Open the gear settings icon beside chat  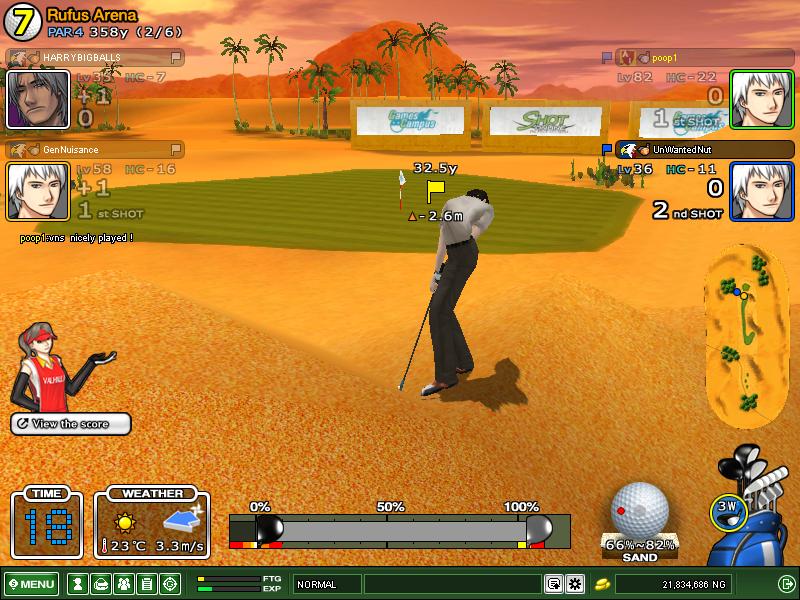[574, 584]
